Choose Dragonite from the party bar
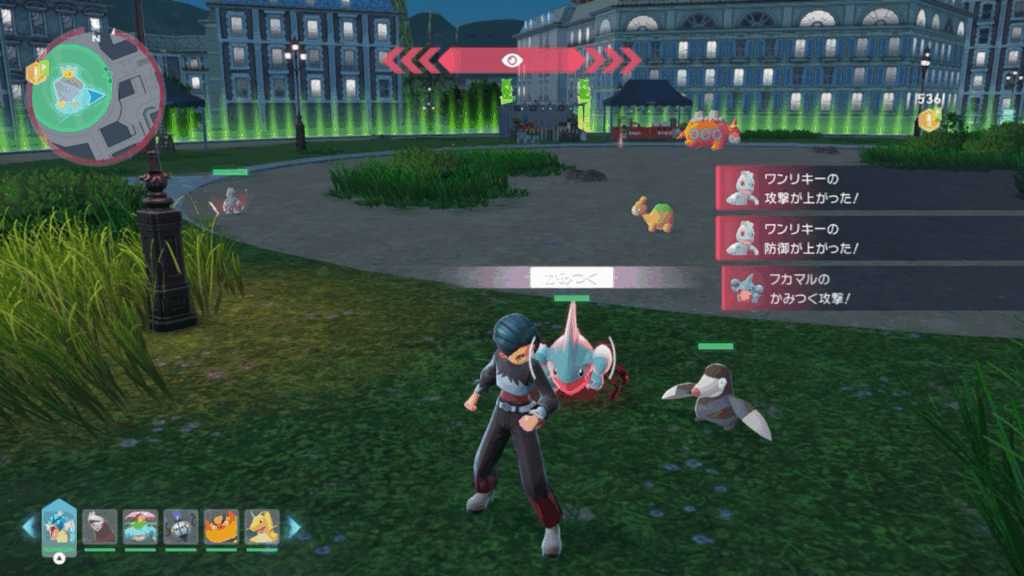Image resolution: width=1024 pixels, height=576 pixels. pyautogui.click(x=262, y=527)
